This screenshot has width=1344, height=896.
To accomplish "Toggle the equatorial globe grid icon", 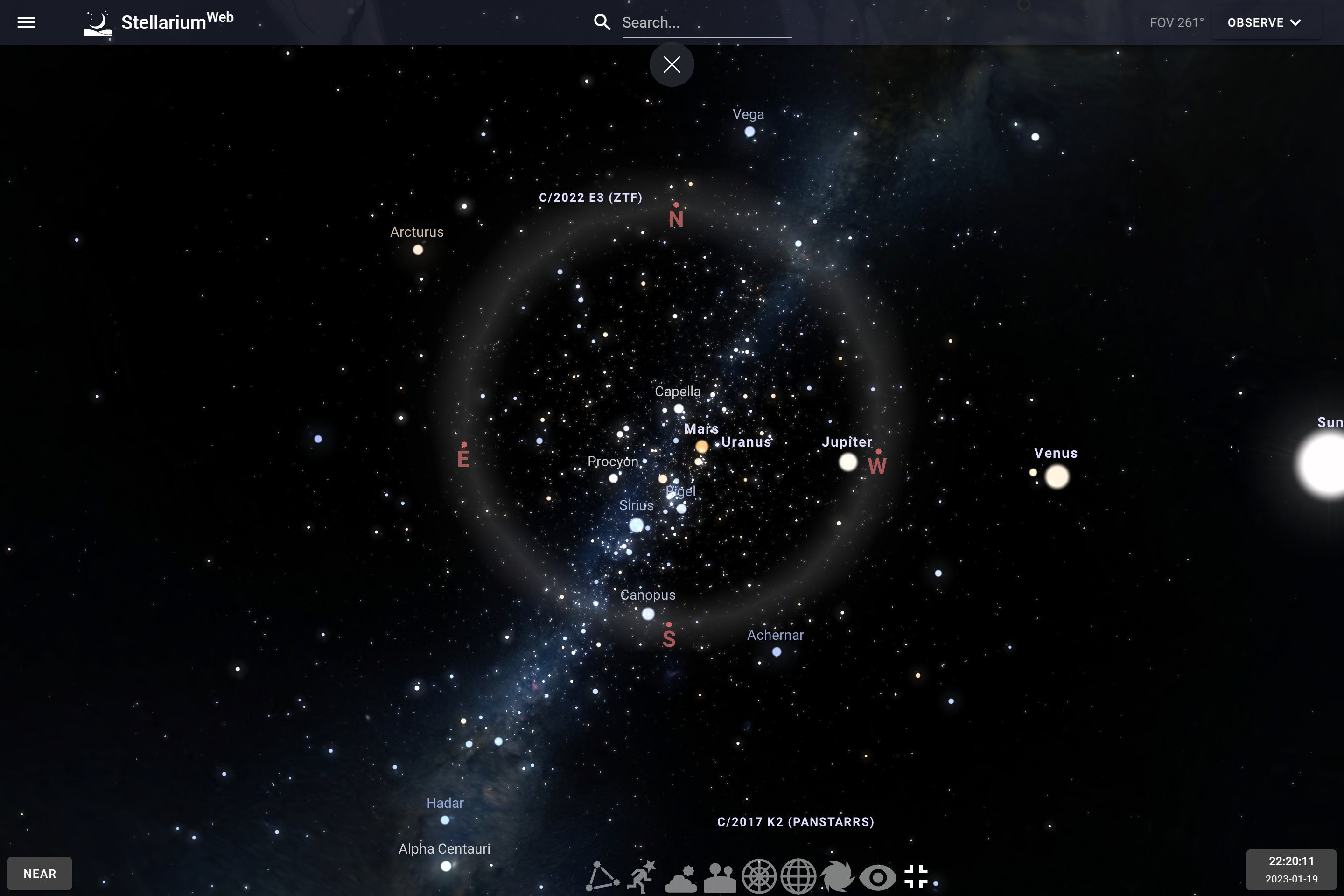I will point(798,876).
